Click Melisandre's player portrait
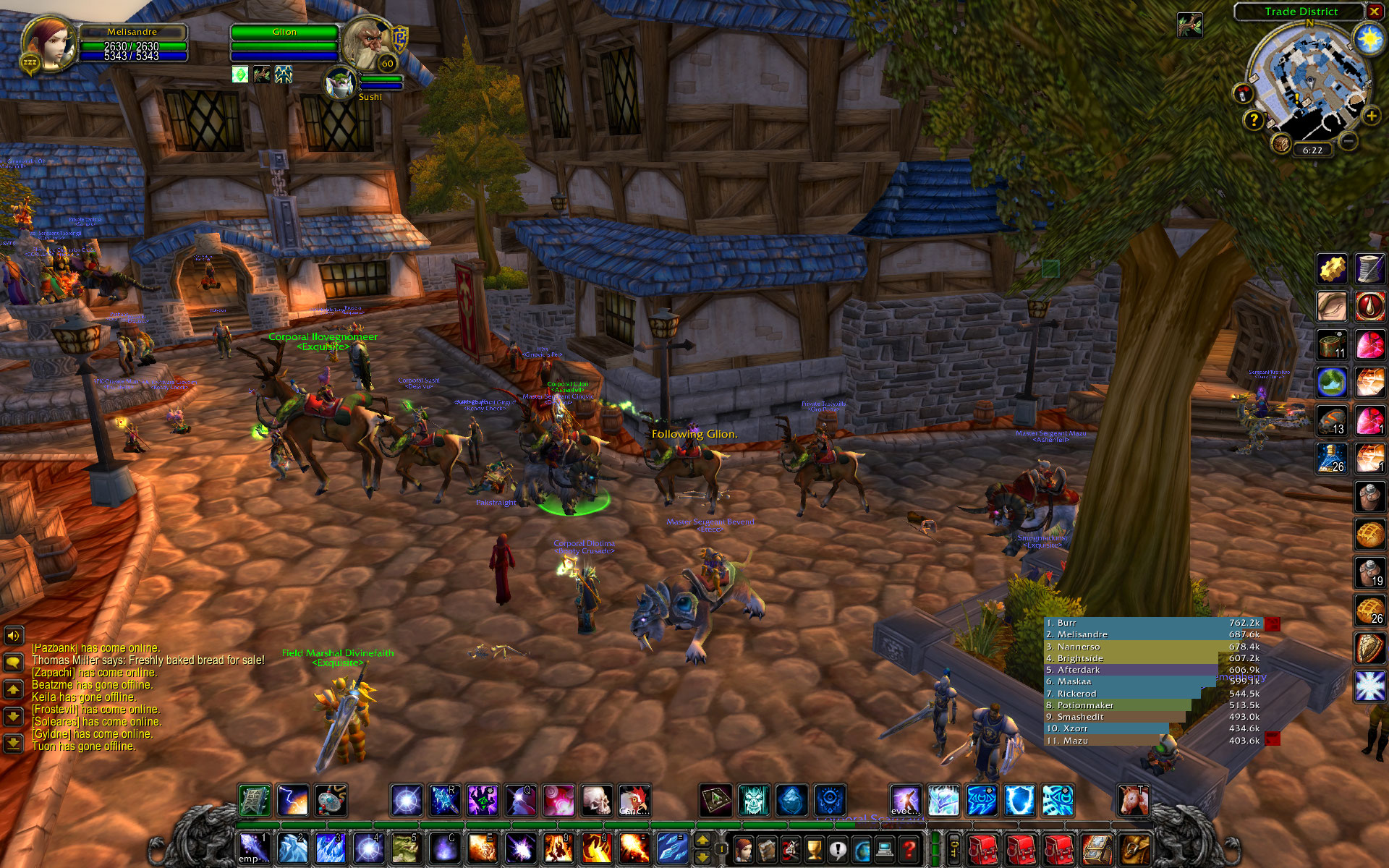 [49, 42]
